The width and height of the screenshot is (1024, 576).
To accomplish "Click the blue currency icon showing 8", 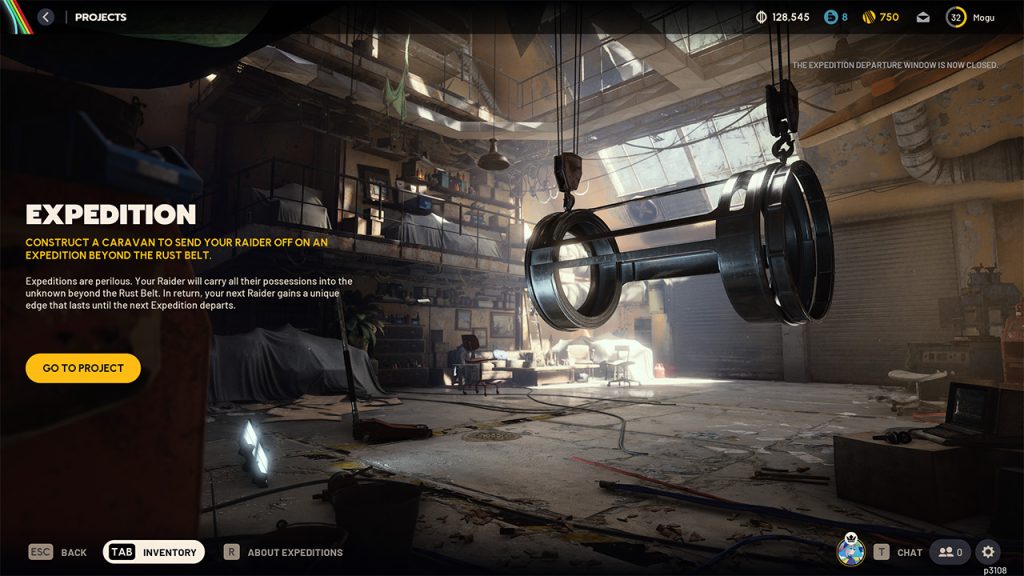I will [x=830, y=17].
